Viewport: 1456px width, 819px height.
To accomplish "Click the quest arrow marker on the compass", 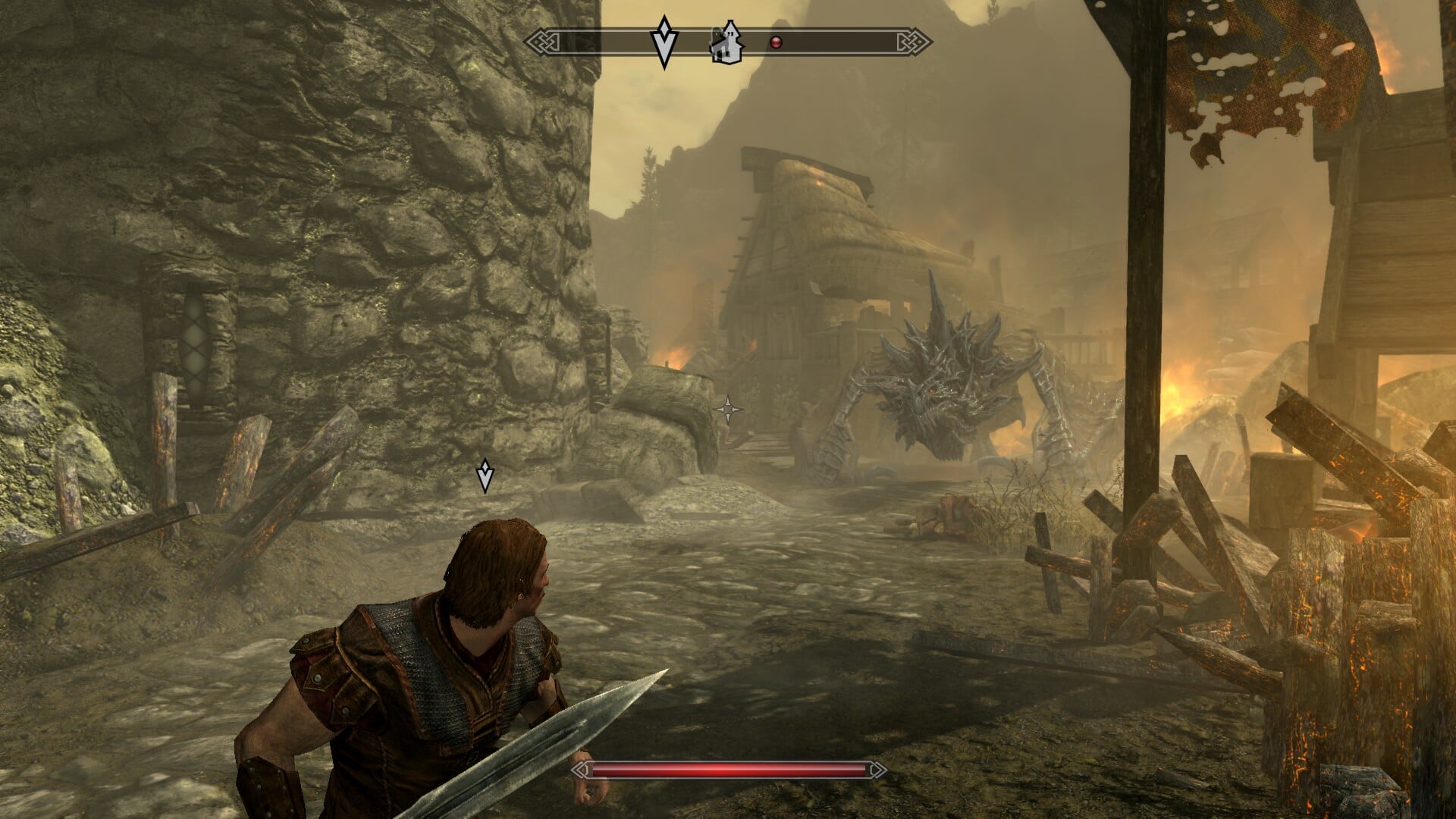I will pyautogui.click(x=664, y=42).
